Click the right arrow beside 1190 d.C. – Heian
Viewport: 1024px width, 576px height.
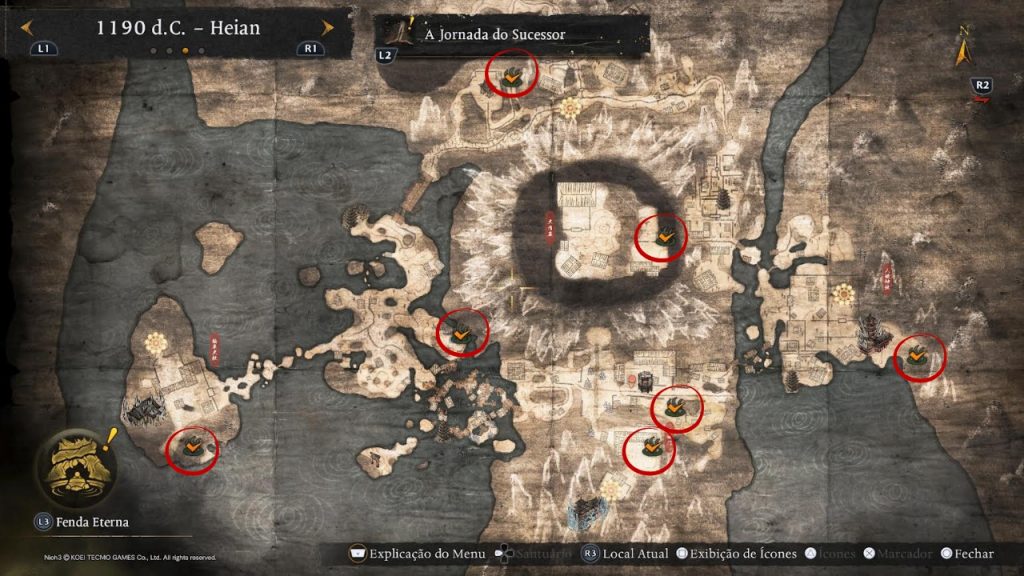tap(327, 28)
